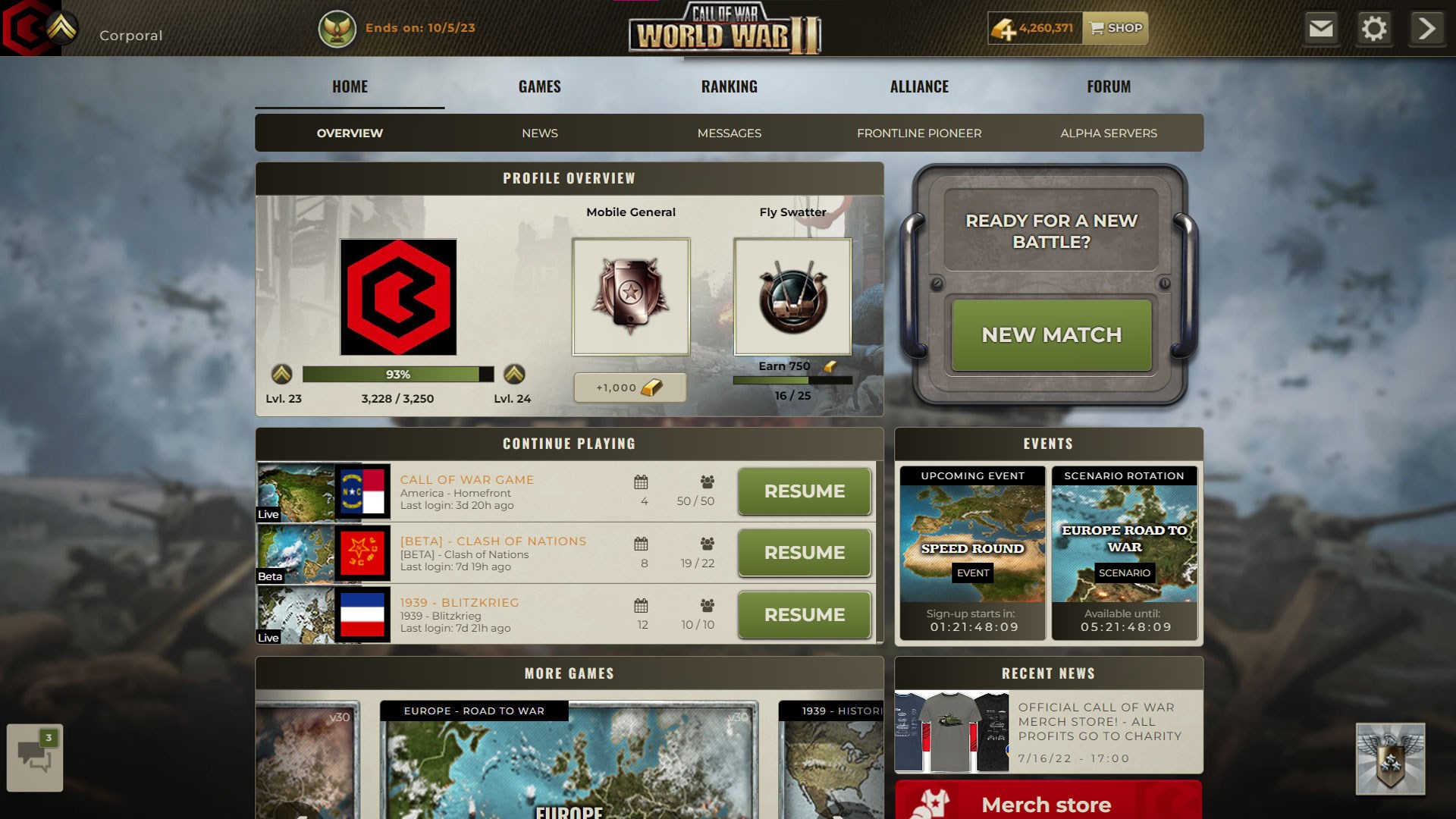Select the Mobile General award badge
Screen dimensions: 1456x819
[x=629, y=297]
